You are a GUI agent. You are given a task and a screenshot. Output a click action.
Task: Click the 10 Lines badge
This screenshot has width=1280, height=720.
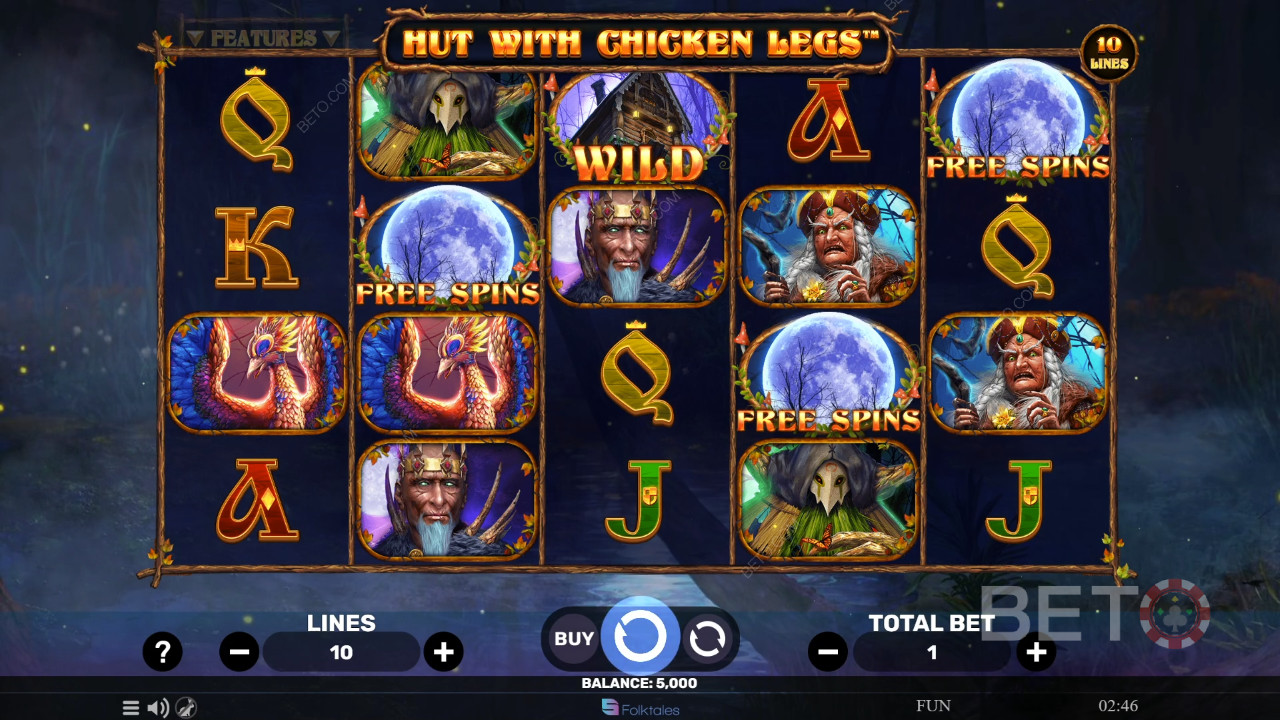(x=1109, y=53)
